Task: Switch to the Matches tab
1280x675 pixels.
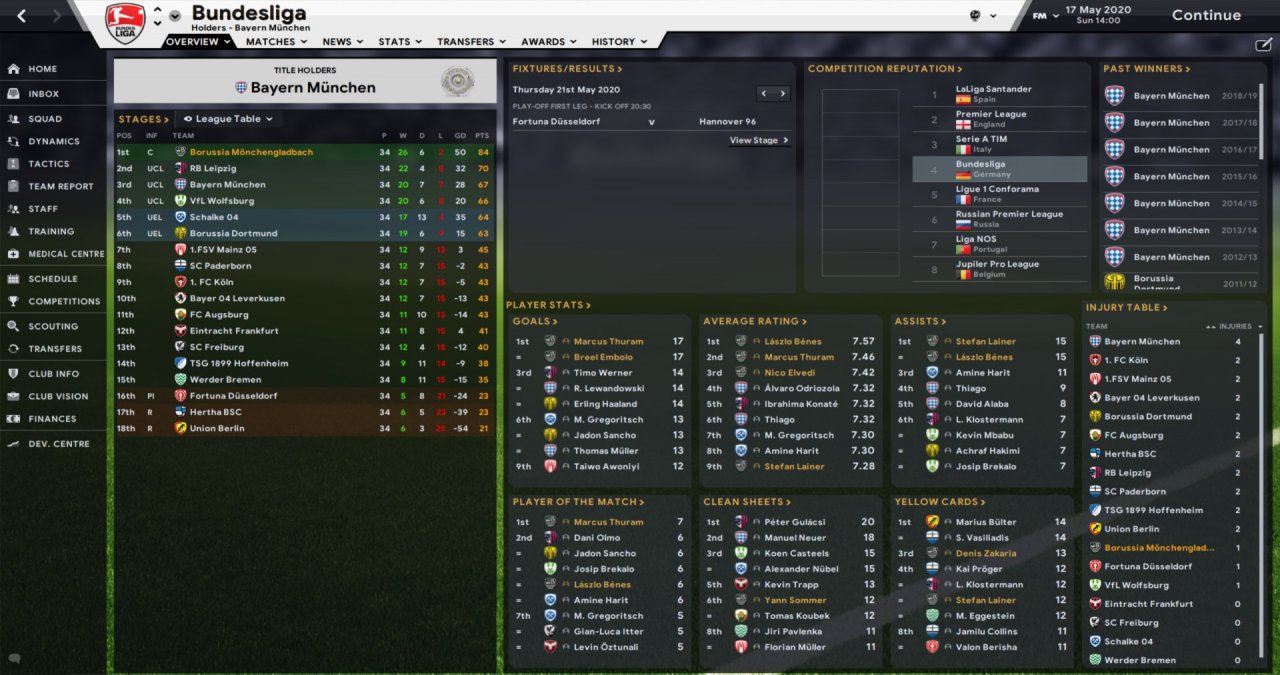Action: click(x=270, y=42)
